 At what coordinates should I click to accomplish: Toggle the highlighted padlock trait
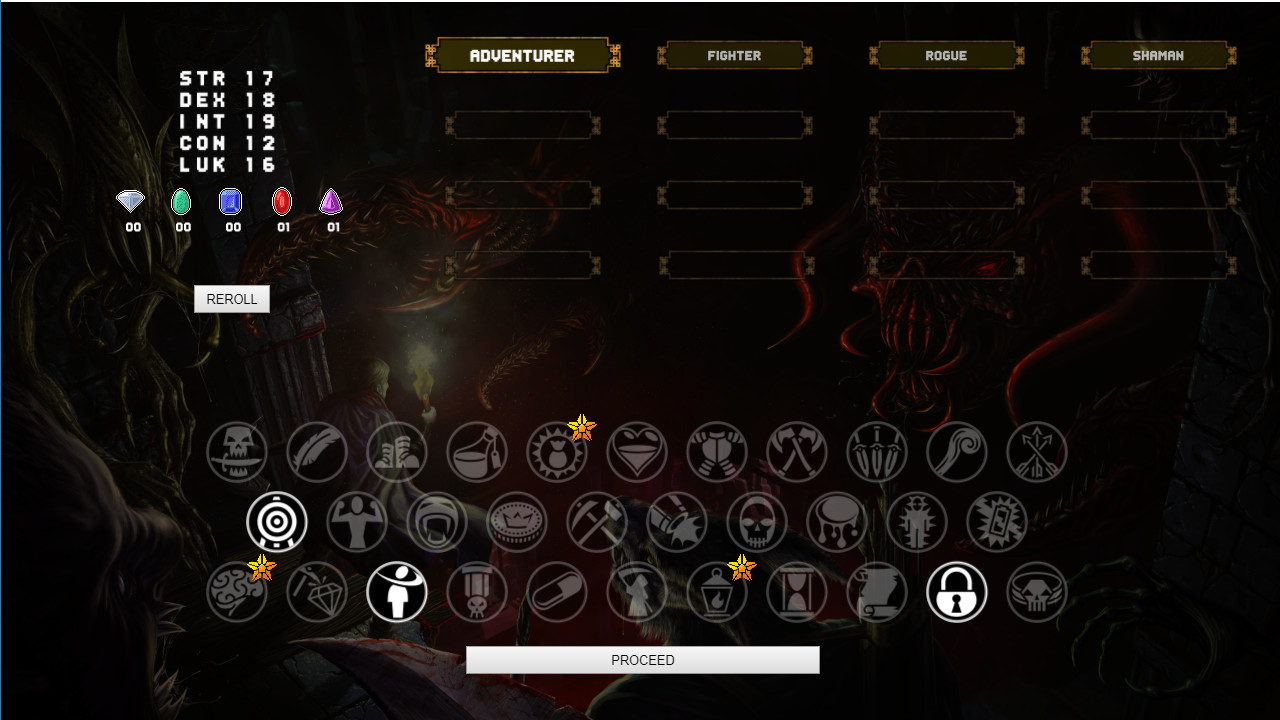click(x=957, y=591)
